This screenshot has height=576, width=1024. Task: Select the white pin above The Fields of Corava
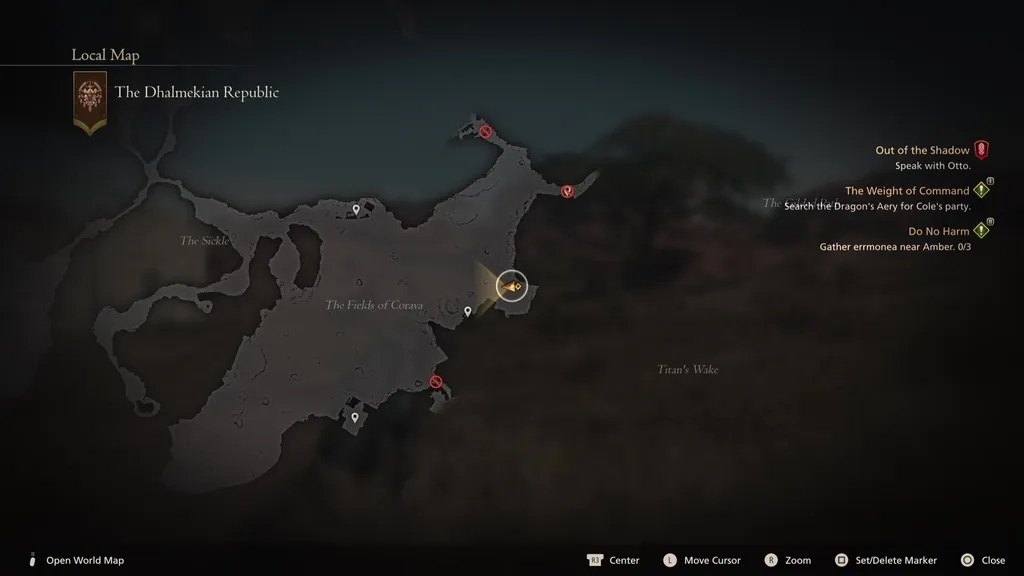tap(355, 209)
